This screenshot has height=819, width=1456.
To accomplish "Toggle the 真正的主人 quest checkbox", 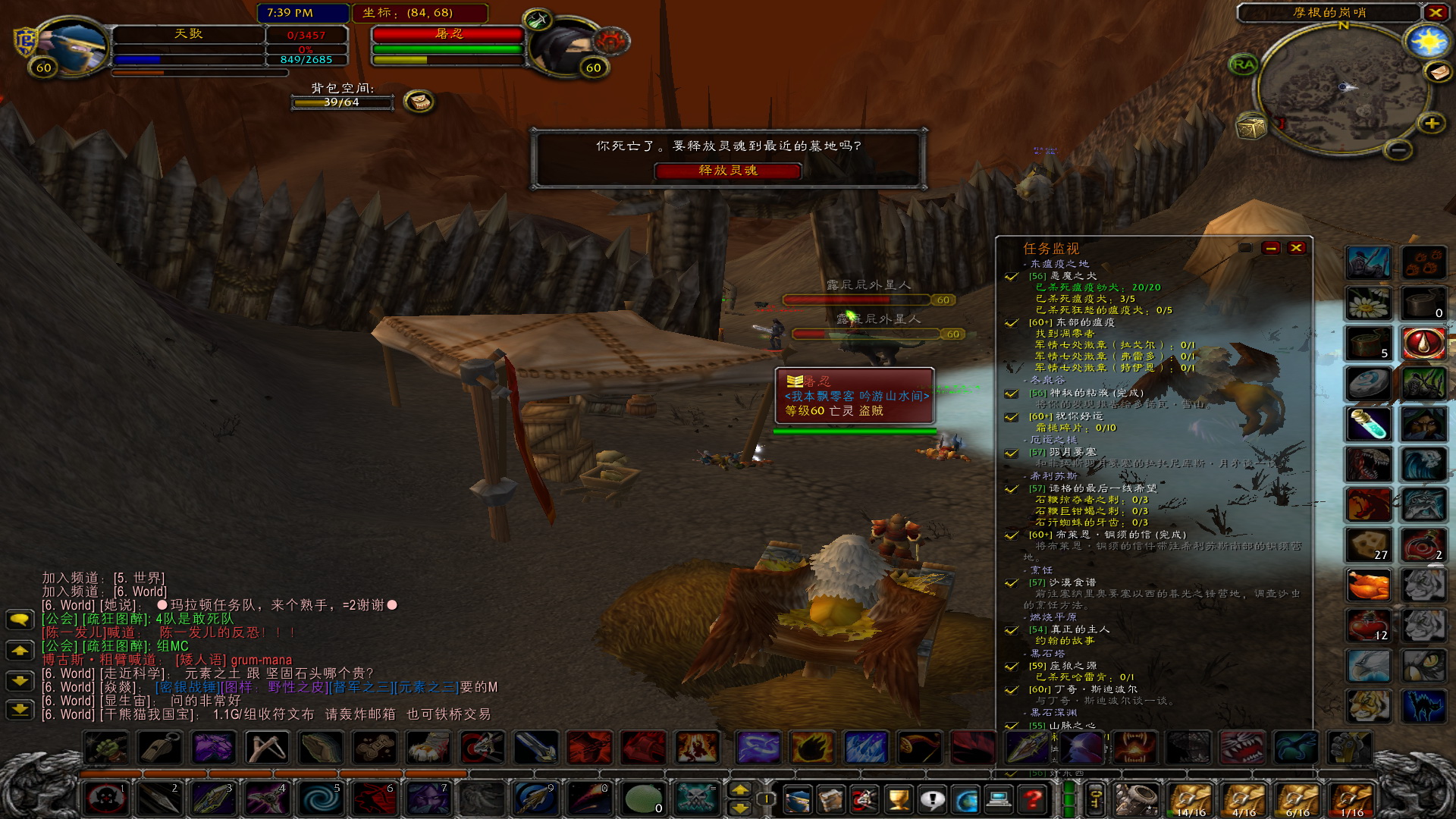I will coord(1010,630).
